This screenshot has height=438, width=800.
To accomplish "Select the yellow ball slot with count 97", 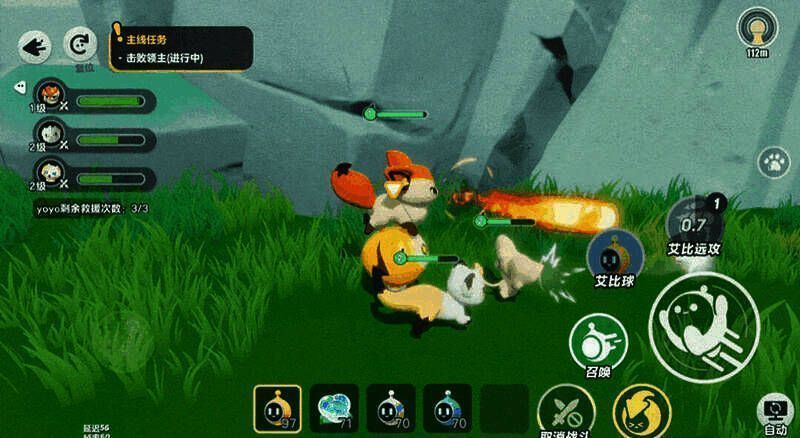I will [277, 409].
